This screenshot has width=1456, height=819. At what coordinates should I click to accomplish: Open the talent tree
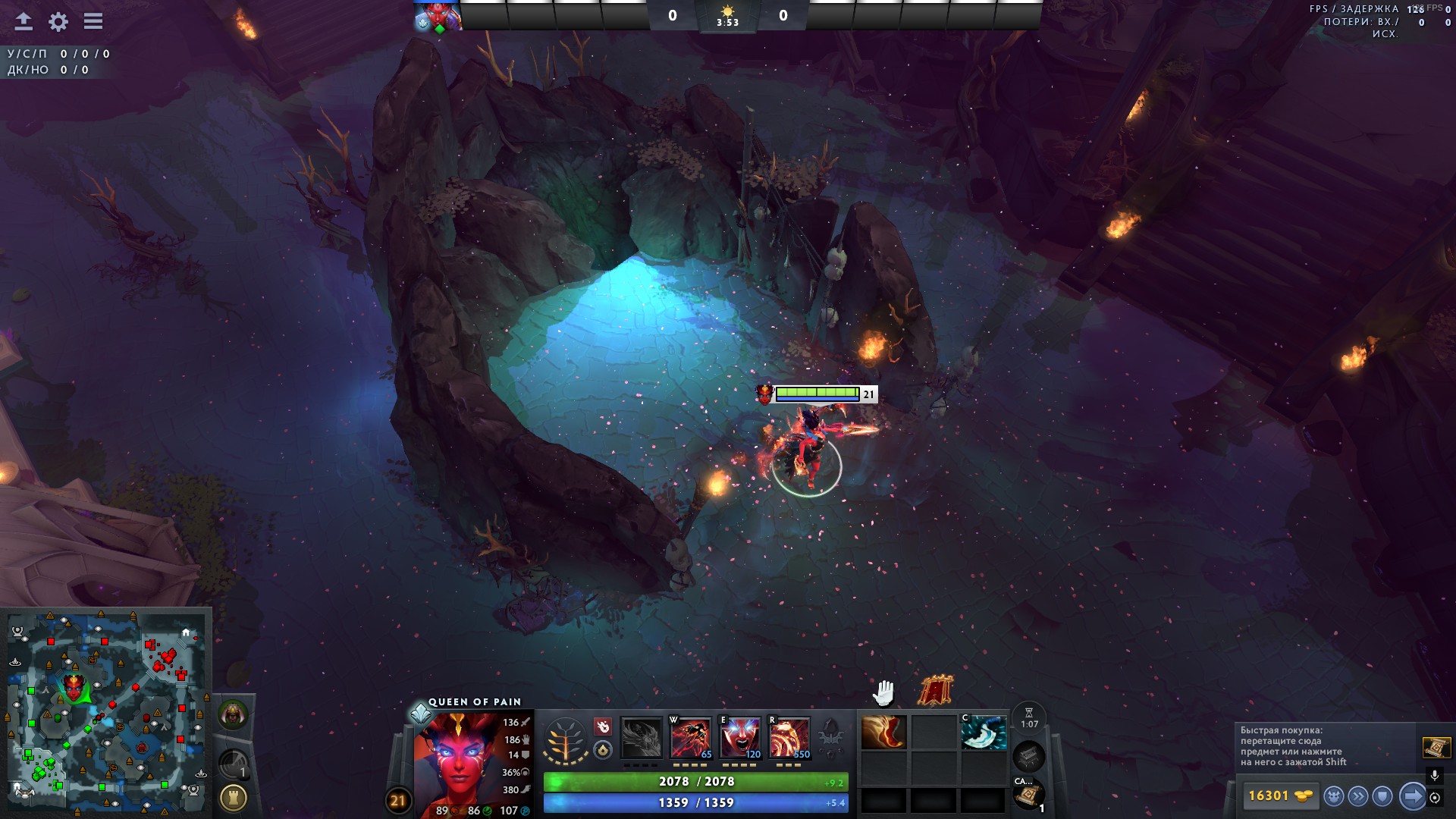coord(565,739)
